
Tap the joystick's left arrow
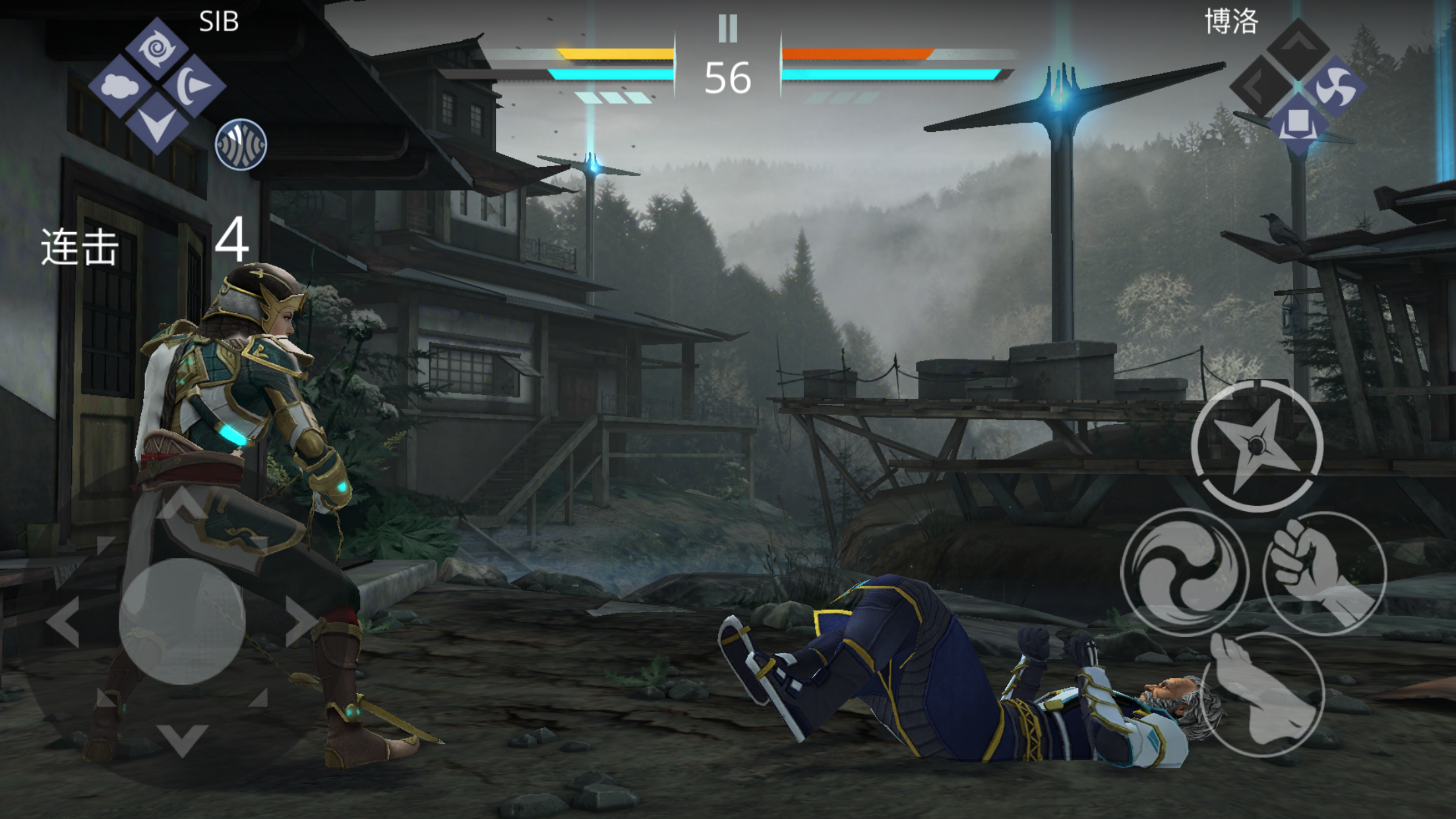(64, 621)
